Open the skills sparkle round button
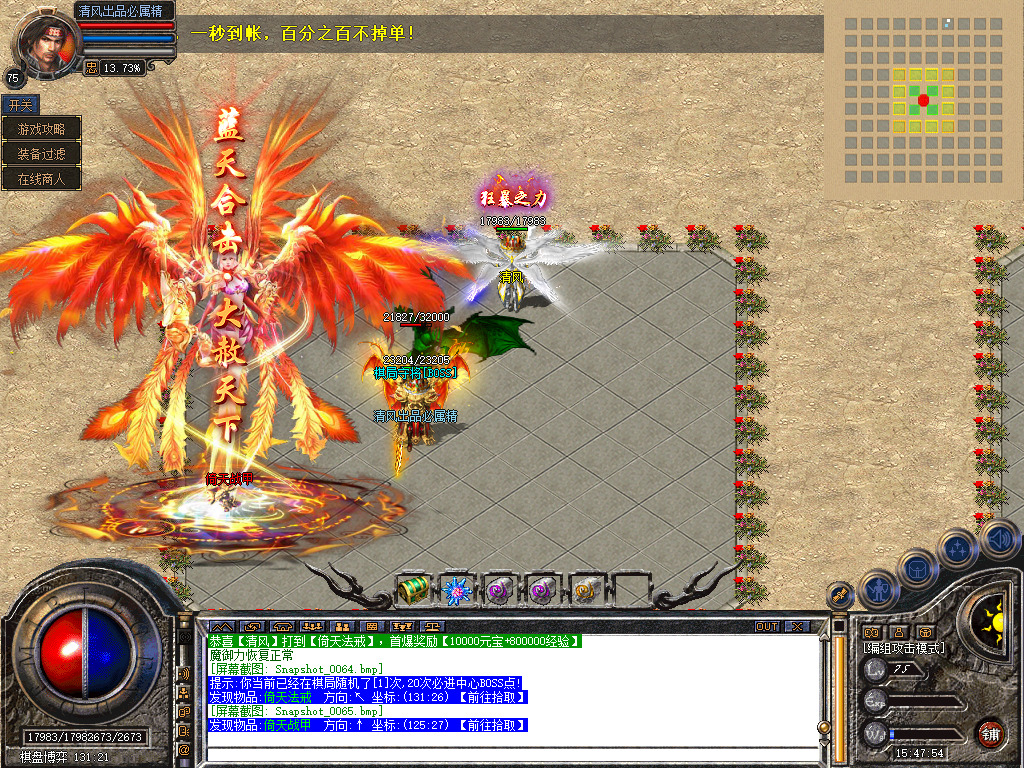 point(957,548)
